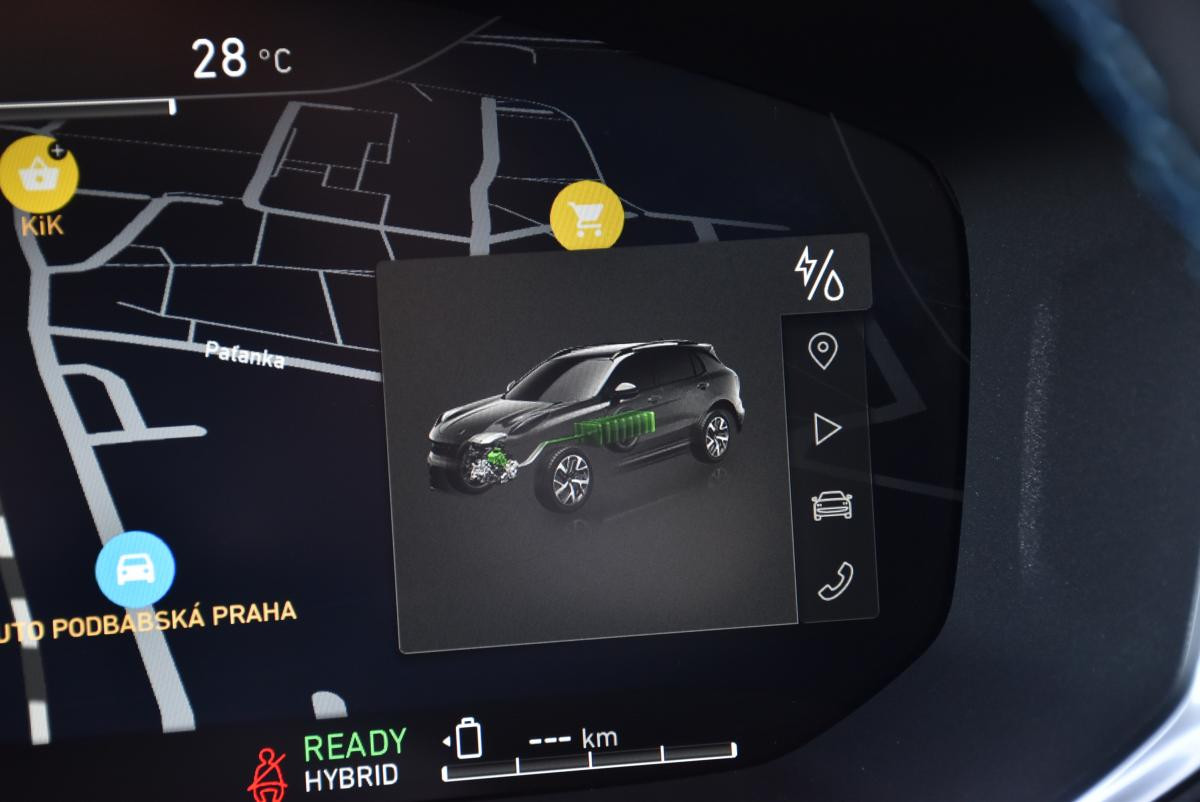Viewport: 1200px width, 802px height.
Task: Select the KiK shopping basket map marker
Action: pos(40,175)
